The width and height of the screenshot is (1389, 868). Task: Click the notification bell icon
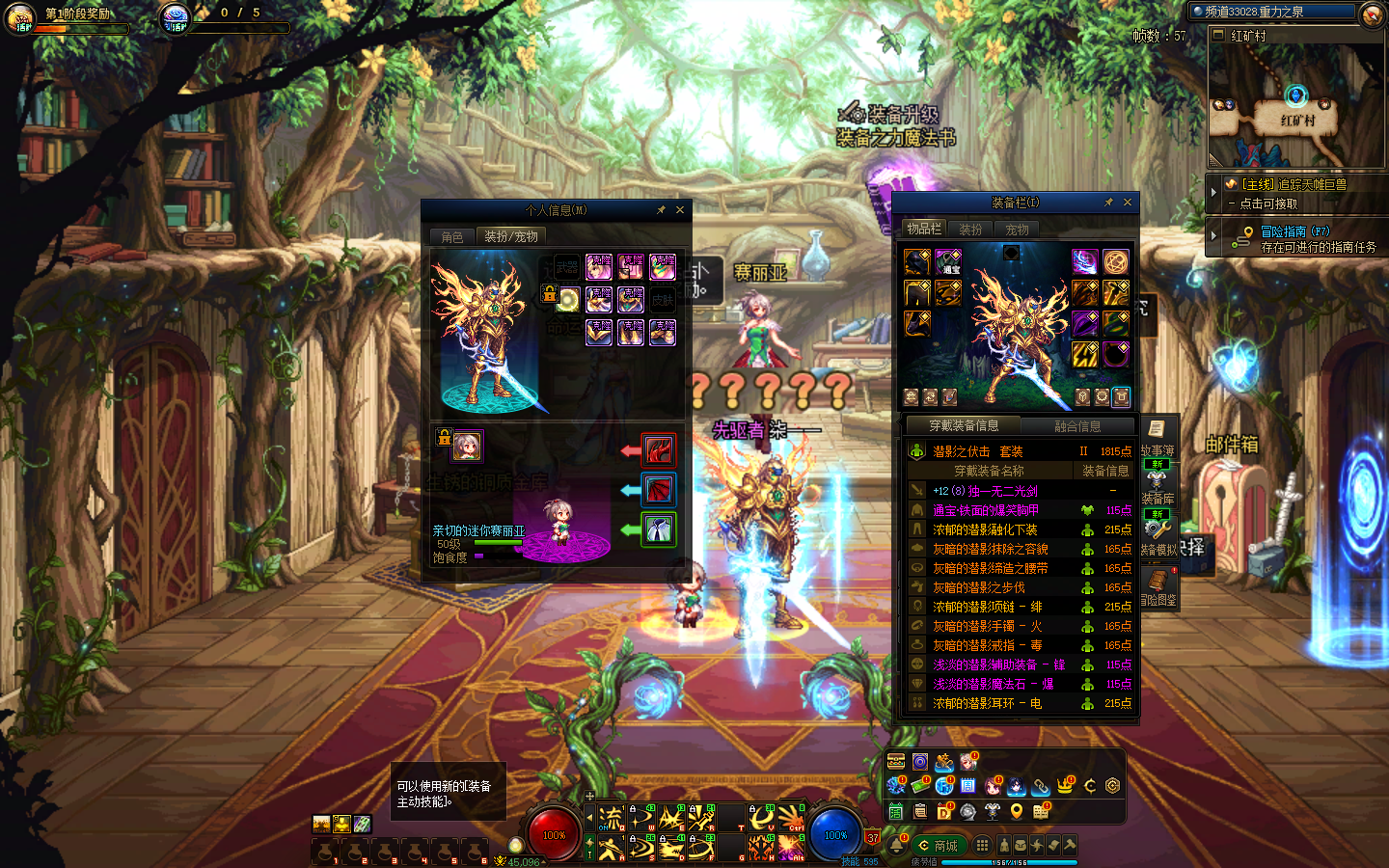pos(896,846)
